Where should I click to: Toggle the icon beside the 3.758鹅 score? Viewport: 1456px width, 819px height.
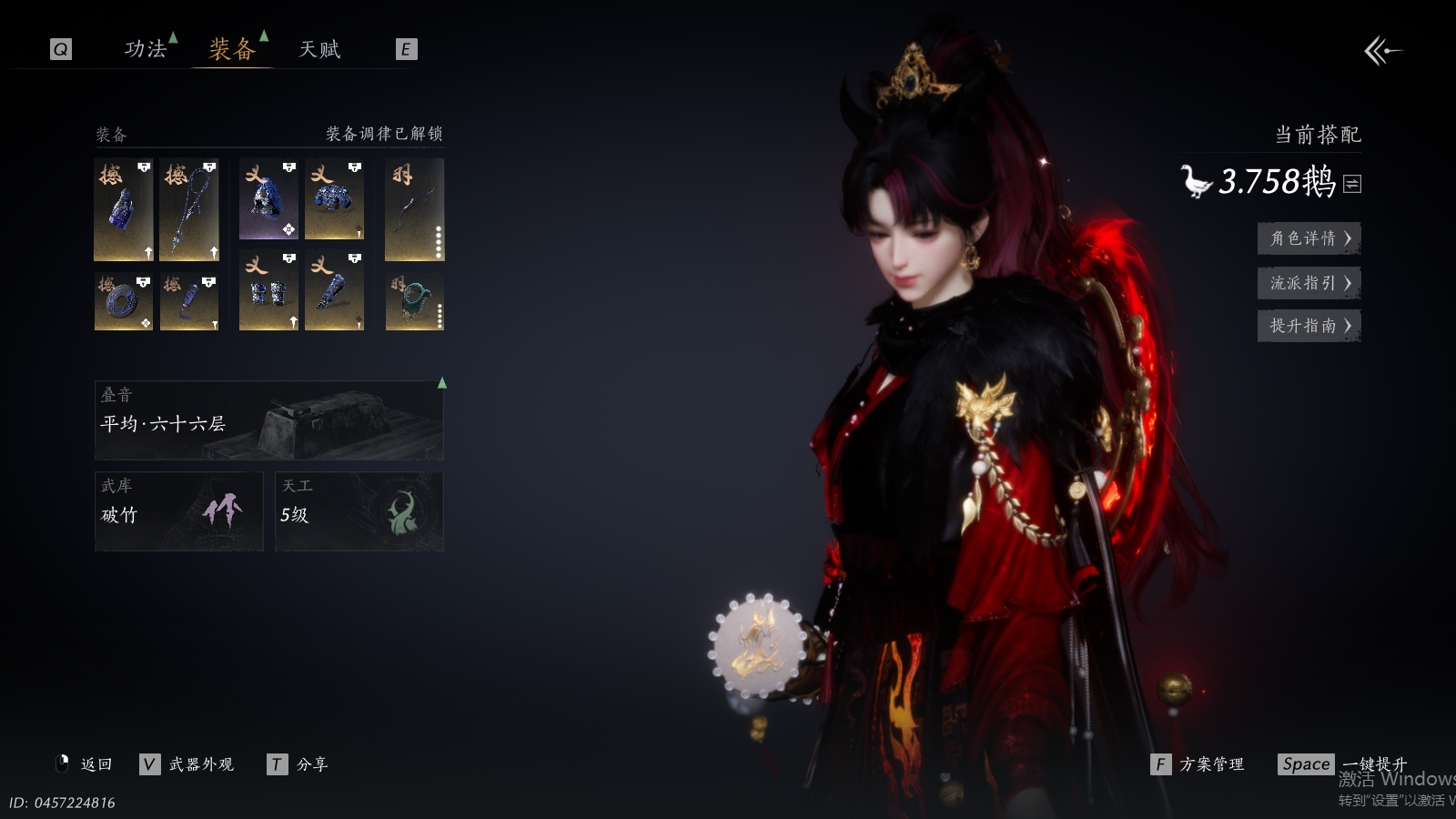click(x=1352, y=184)
